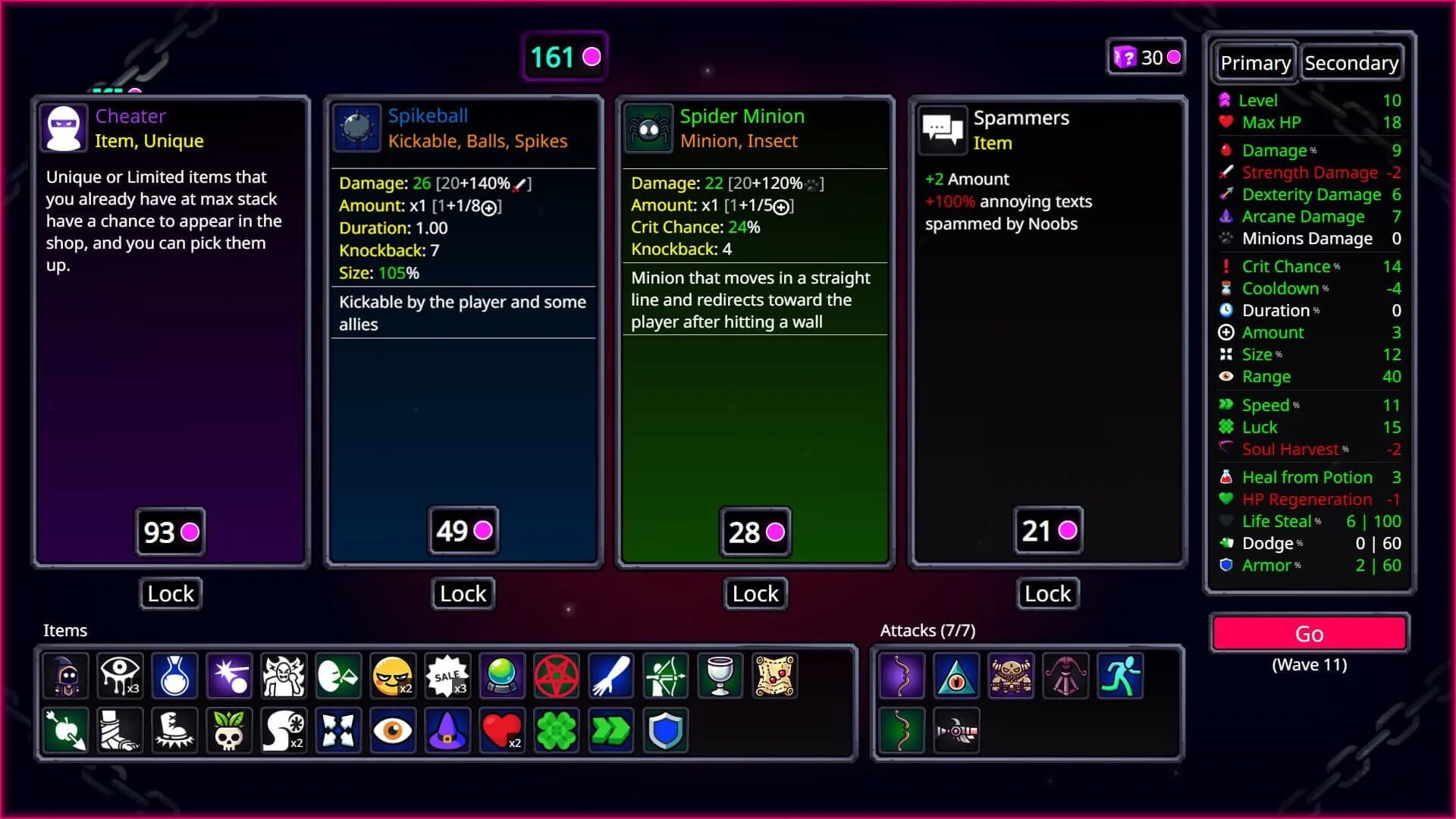The image size is (1456, 819).
Task: Click the red pentagram item icon
Action: click(557, 676)
